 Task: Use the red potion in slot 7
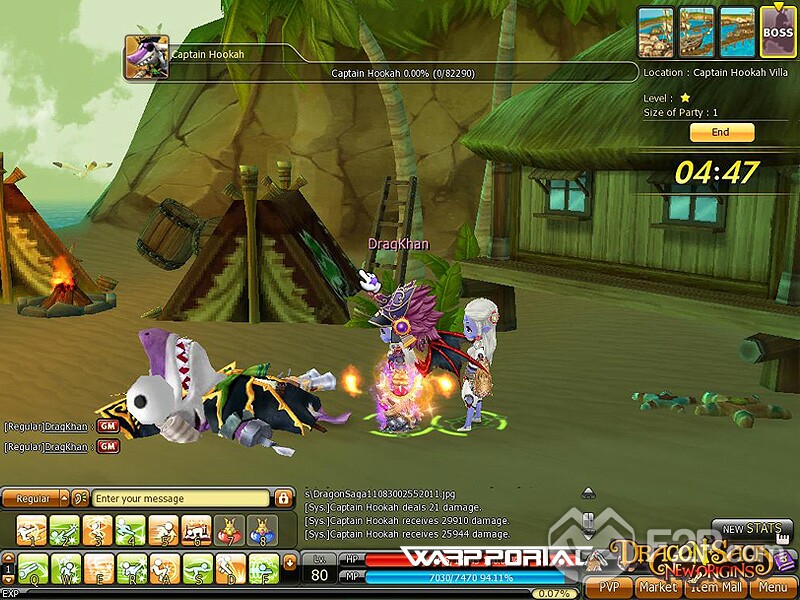(x=230, y=529)
